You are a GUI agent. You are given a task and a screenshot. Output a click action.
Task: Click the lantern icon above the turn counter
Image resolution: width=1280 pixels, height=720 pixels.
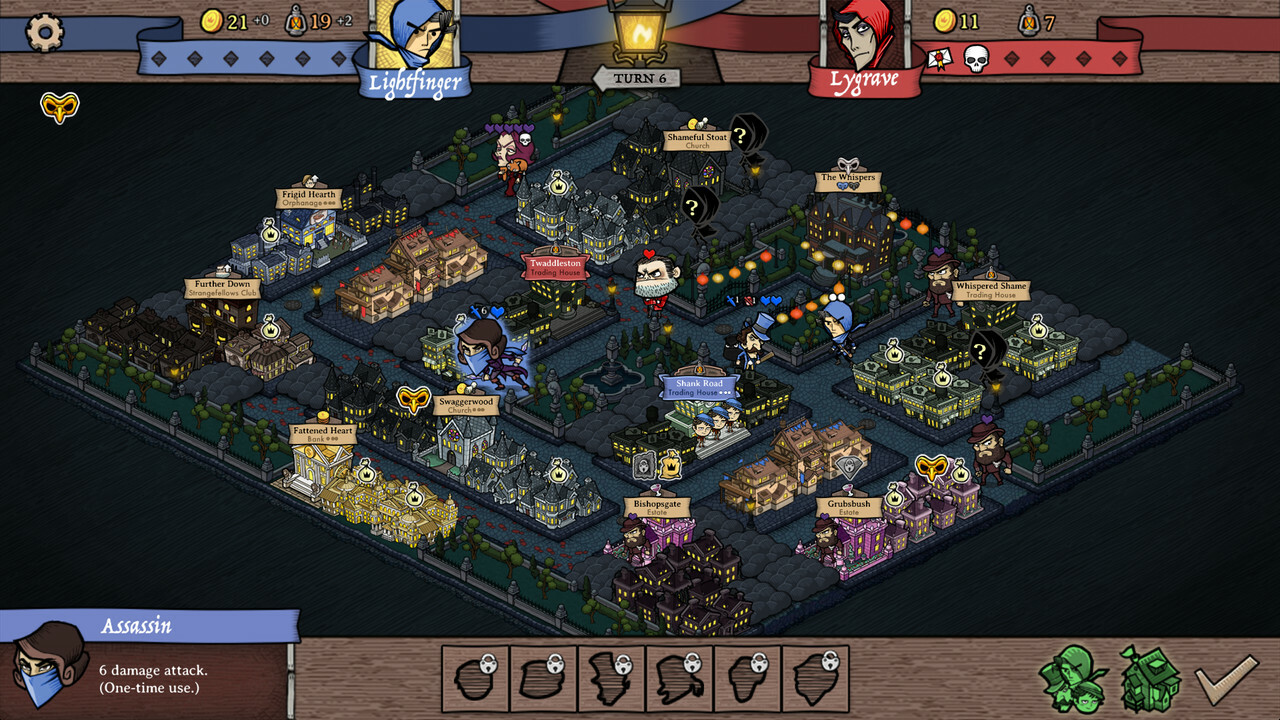click(642, 30)
